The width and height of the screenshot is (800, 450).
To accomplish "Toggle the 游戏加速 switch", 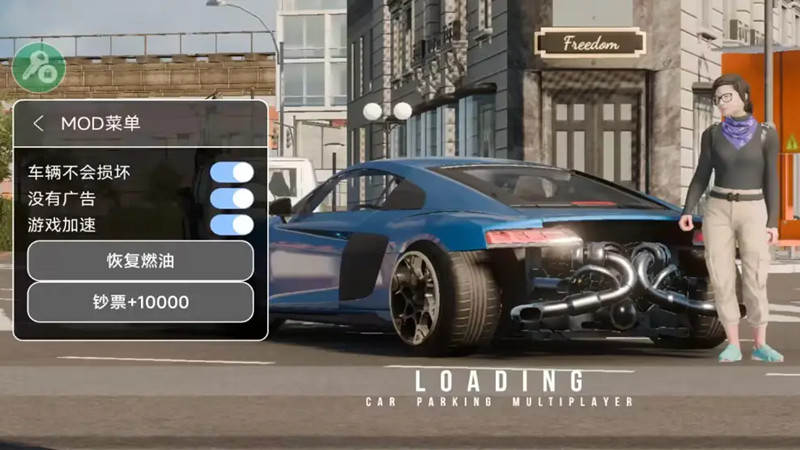I will point(231,224).
